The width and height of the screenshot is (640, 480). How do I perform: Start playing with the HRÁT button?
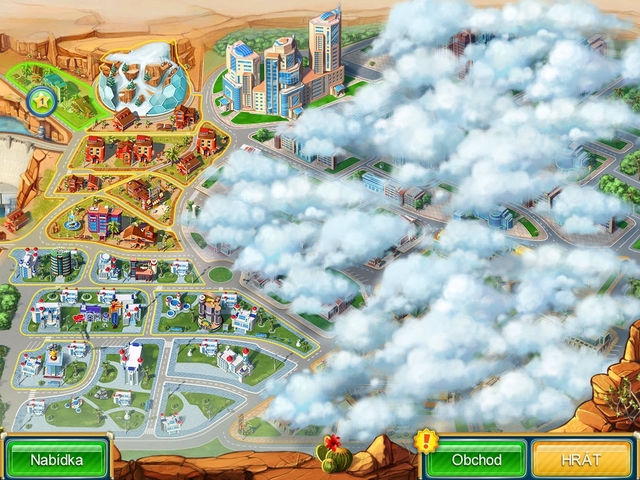[x=583, y=460]
